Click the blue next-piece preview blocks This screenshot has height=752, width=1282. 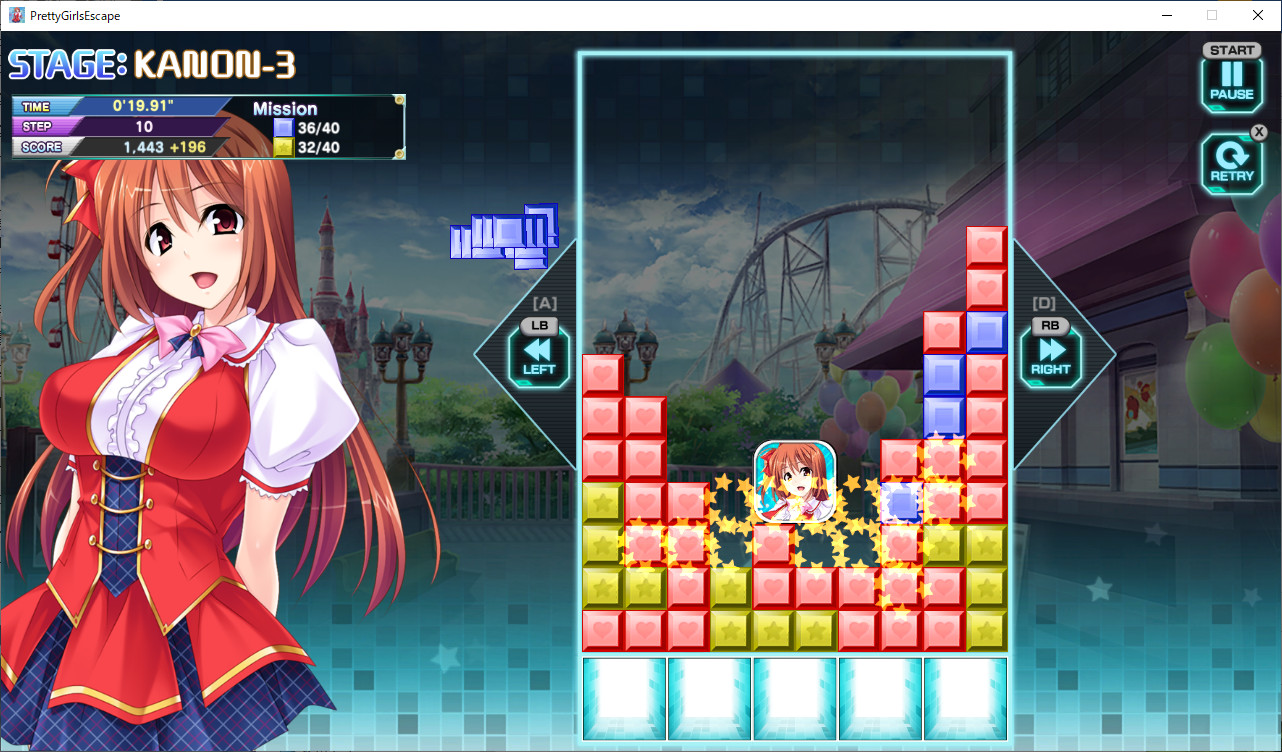tap(505, 237)
